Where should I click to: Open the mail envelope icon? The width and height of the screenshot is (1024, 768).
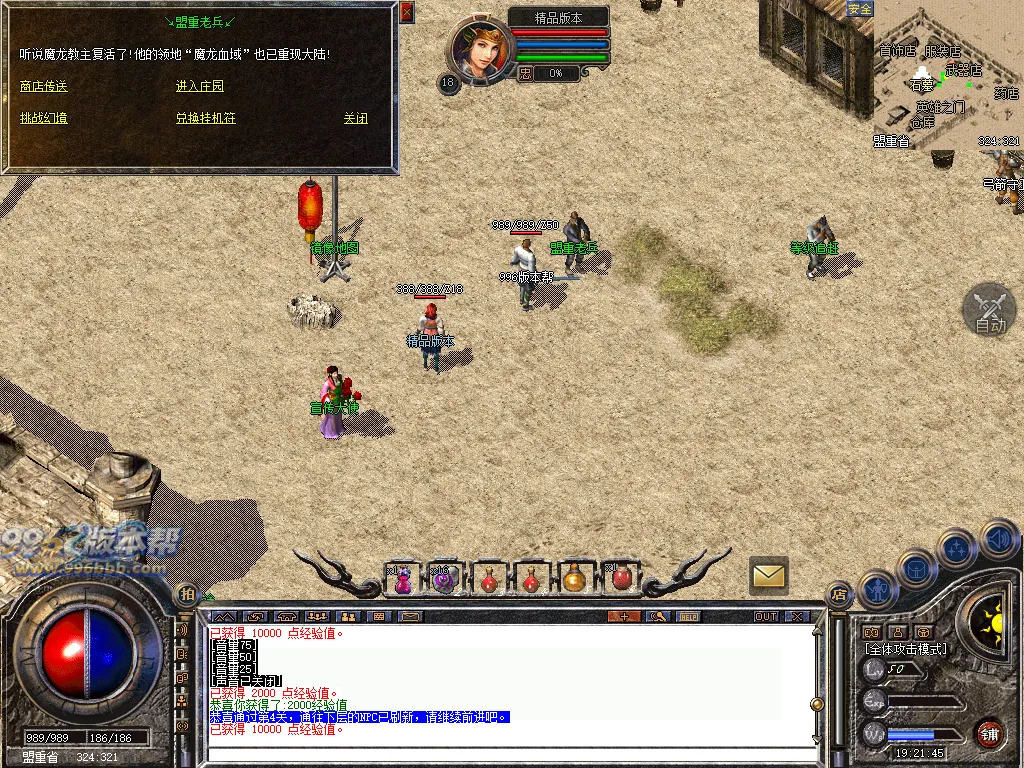769,575
